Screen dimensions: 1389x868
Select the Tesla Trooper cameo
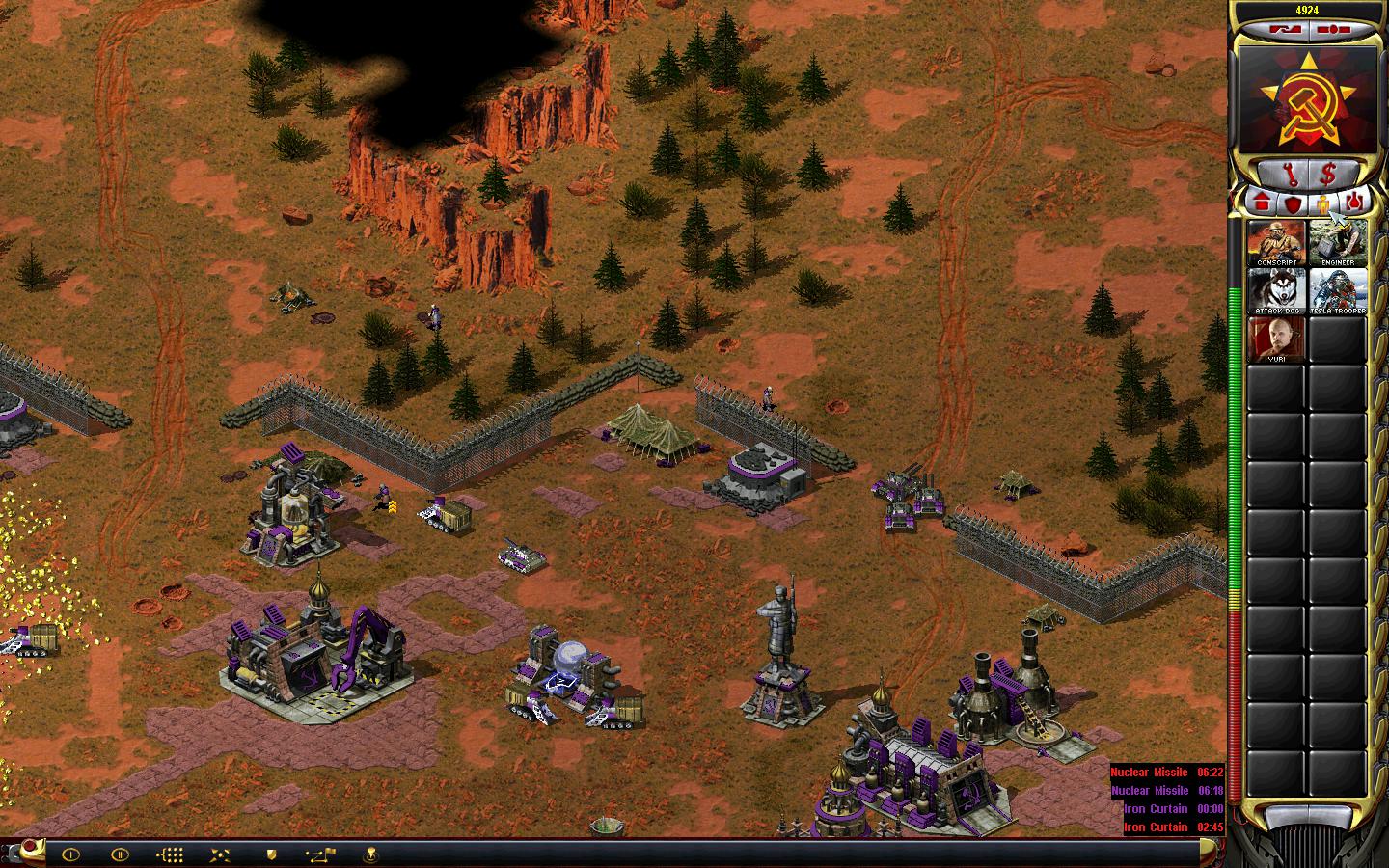pyautogui.click(x=1338, y=291)
